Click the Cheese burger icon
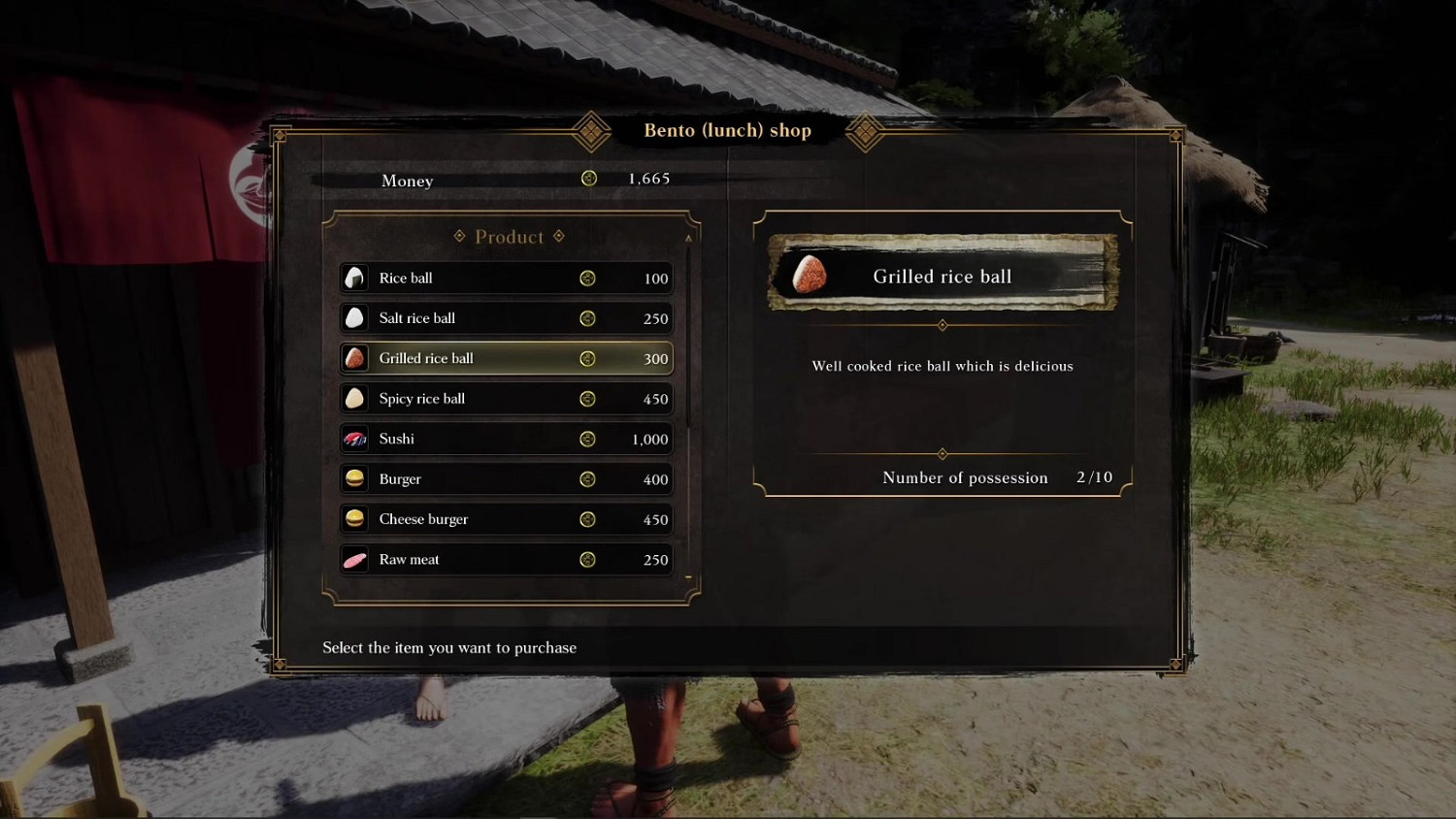 [354, 519]
